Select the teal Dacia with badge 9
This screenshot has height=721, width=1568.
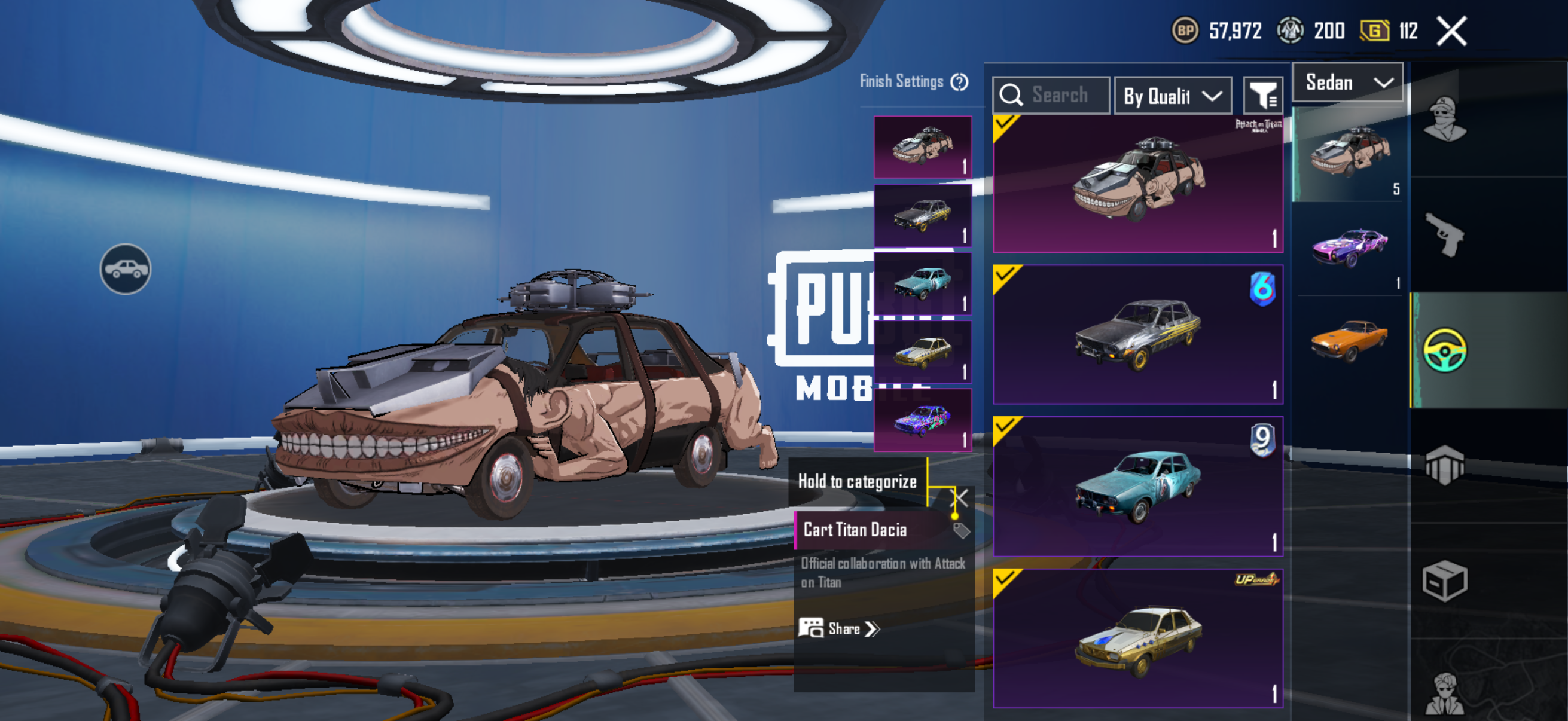(x=1137, y=486)
